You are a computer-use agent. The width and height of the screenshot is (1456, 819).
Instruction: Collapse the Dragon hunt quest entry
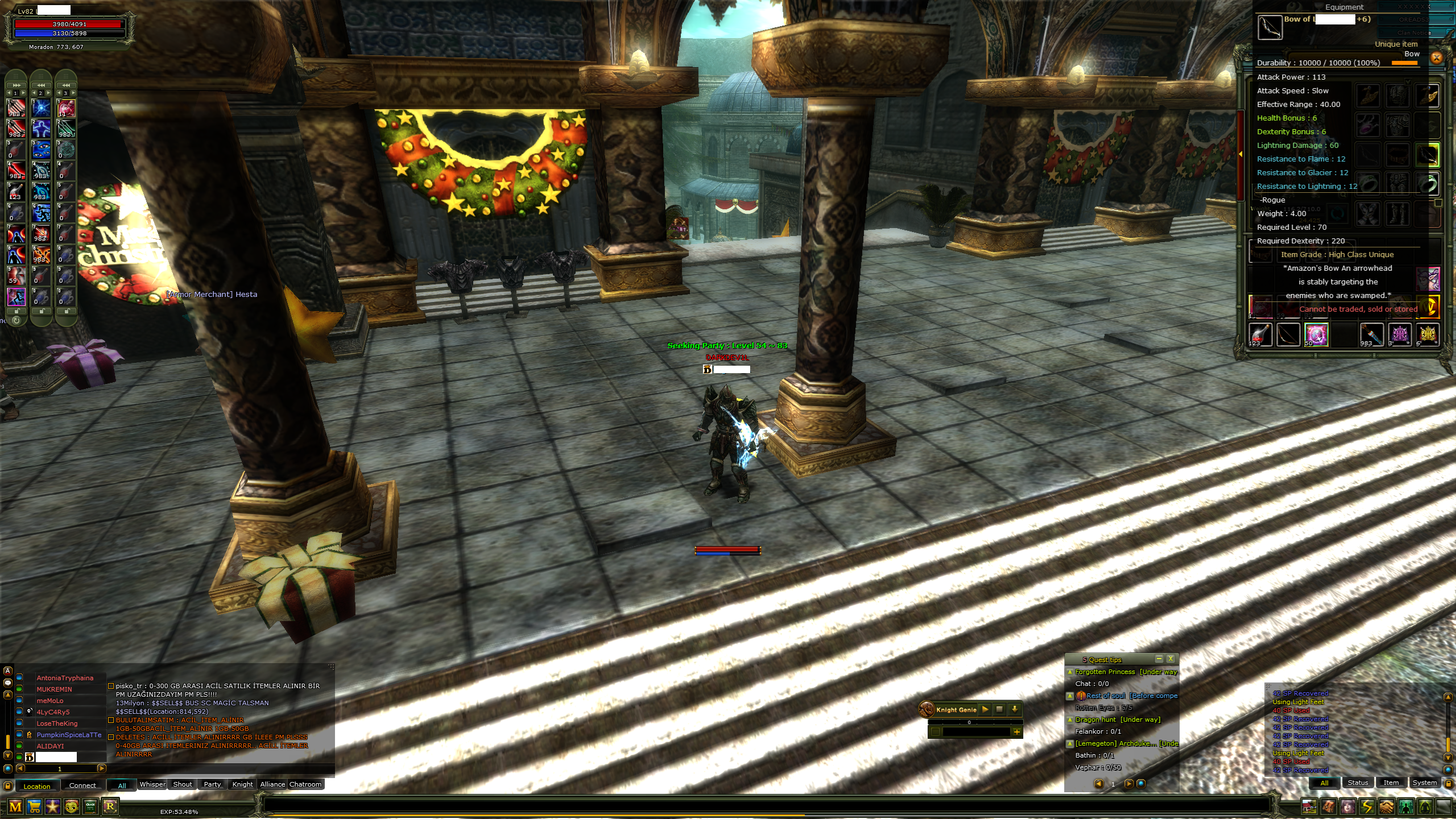(1070, 719)
